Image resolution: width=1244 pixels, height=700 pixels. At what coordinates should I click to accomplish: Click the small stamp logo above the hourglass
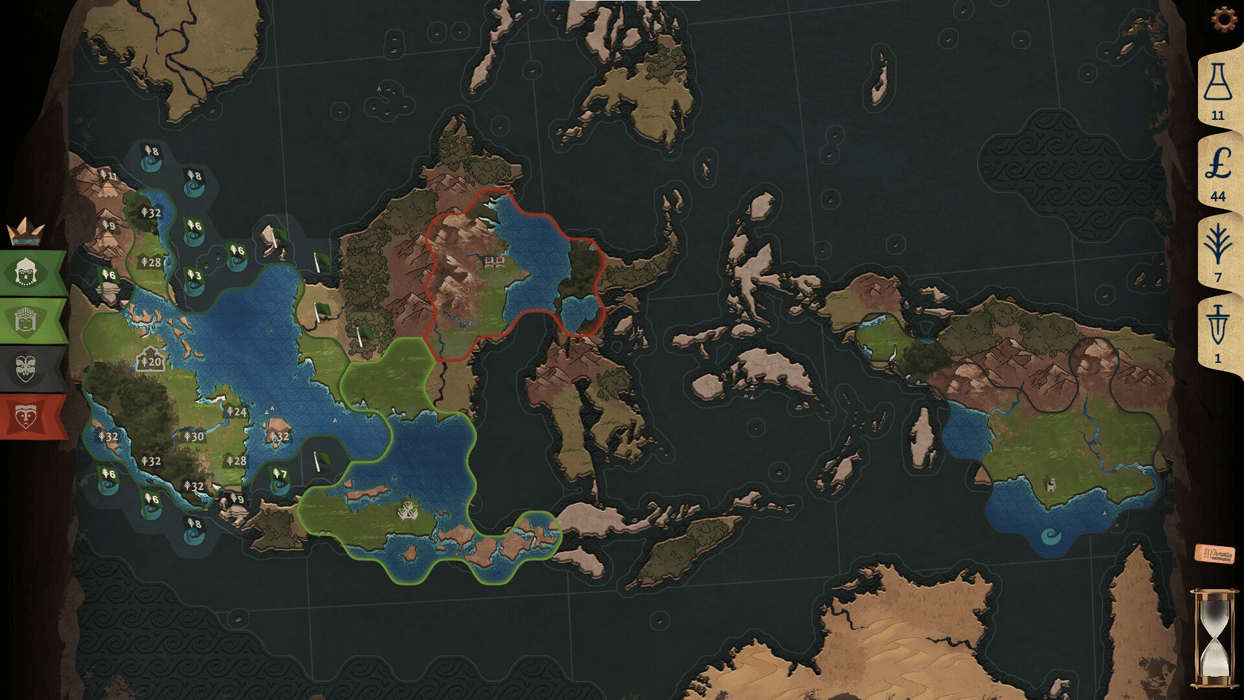click(1214, 554)
